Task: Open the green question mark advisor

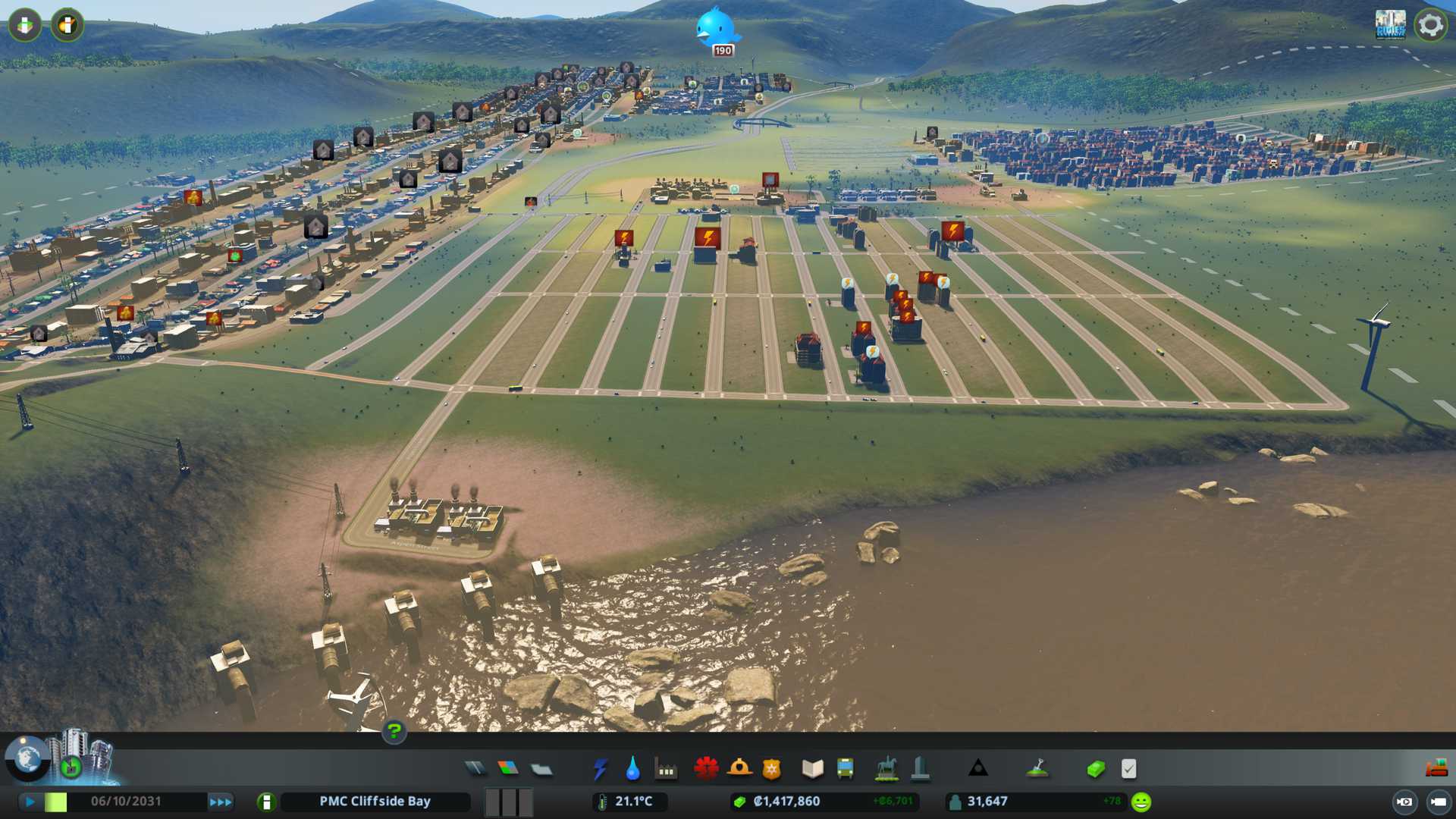Action: (394, 731)
